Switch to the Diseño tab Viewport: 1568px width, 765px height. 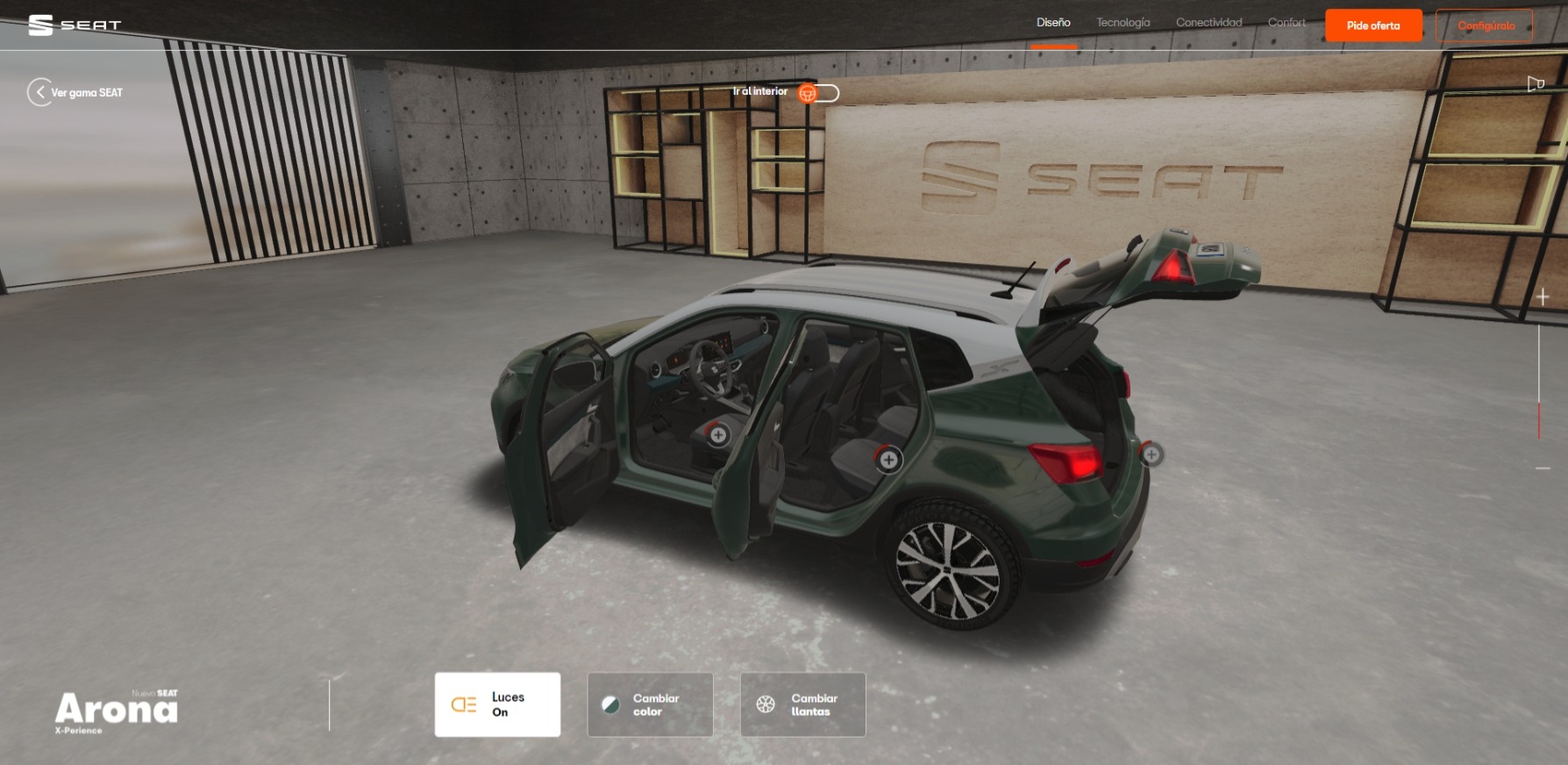[x=1053, y=23]
